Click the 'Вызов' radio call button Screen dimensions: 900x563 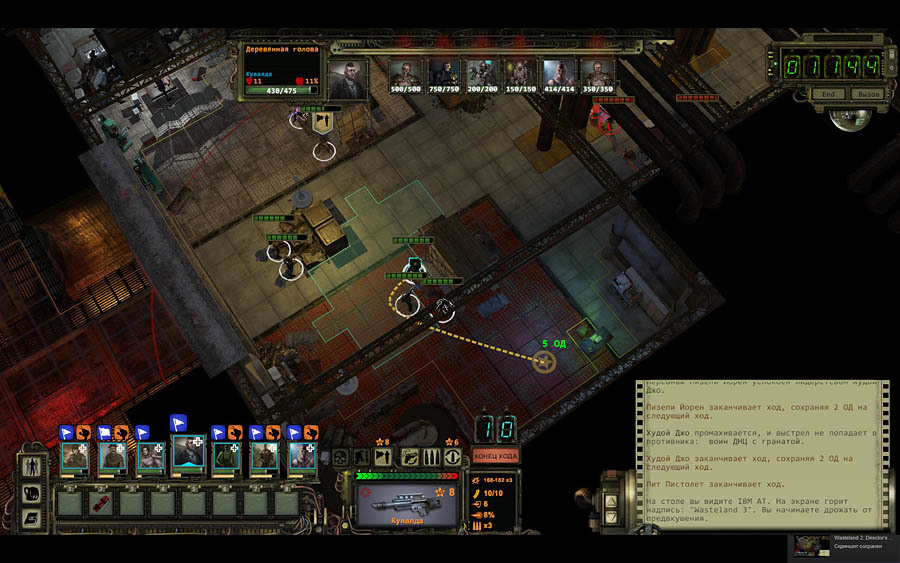(867, 93)
